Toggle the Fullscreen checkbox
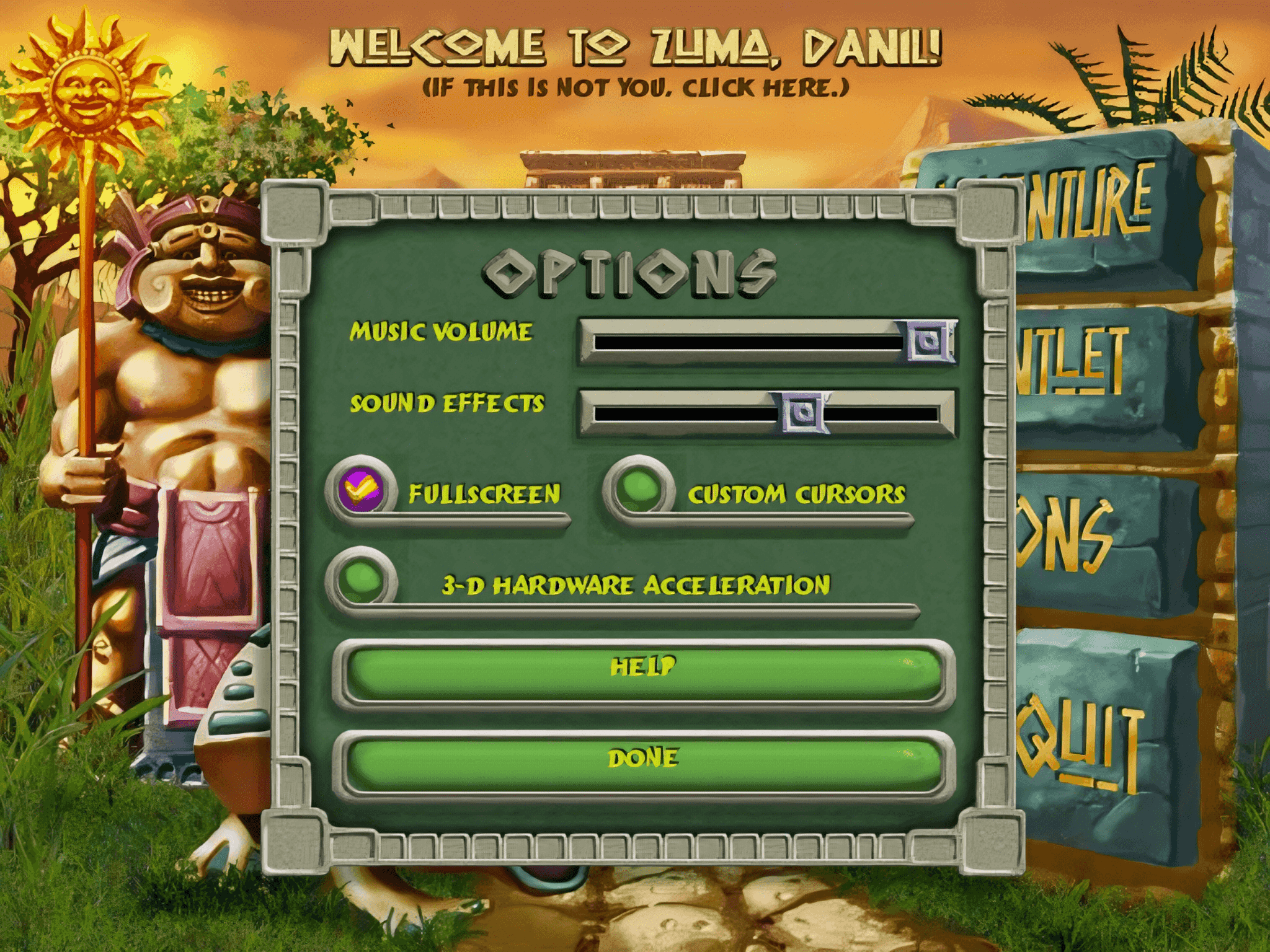Image resolution: width=1270 pixels, height=952 pixels. click(x=362, y=490)
